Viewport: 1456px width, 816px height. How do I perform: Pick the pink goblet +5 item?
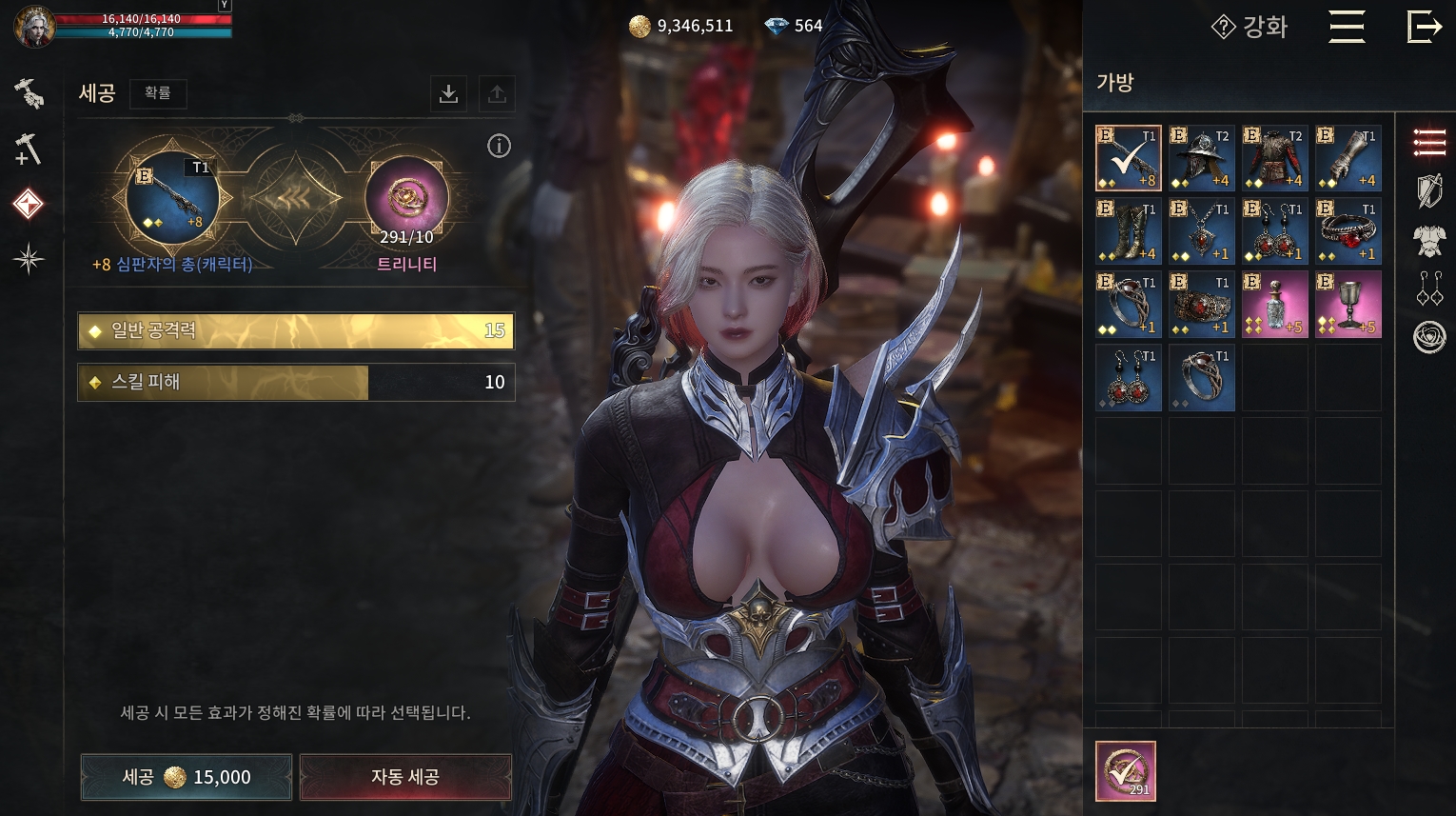click(x=1348, y=305)
